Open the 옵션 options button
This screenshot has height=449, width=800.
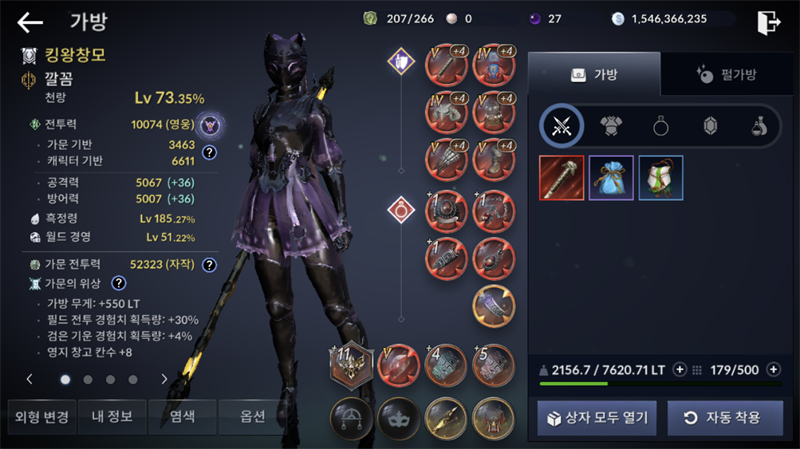[253, 417]
